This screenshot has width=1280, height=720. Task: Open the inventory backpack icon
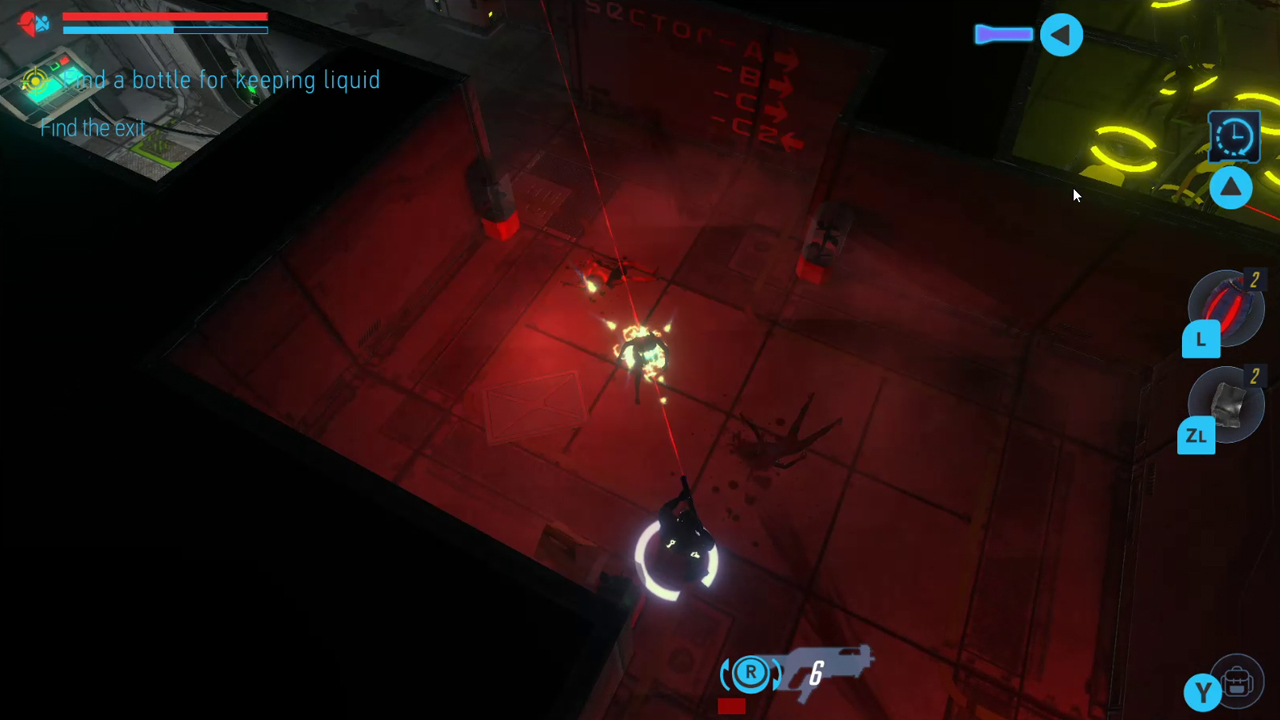point(1238,683)
